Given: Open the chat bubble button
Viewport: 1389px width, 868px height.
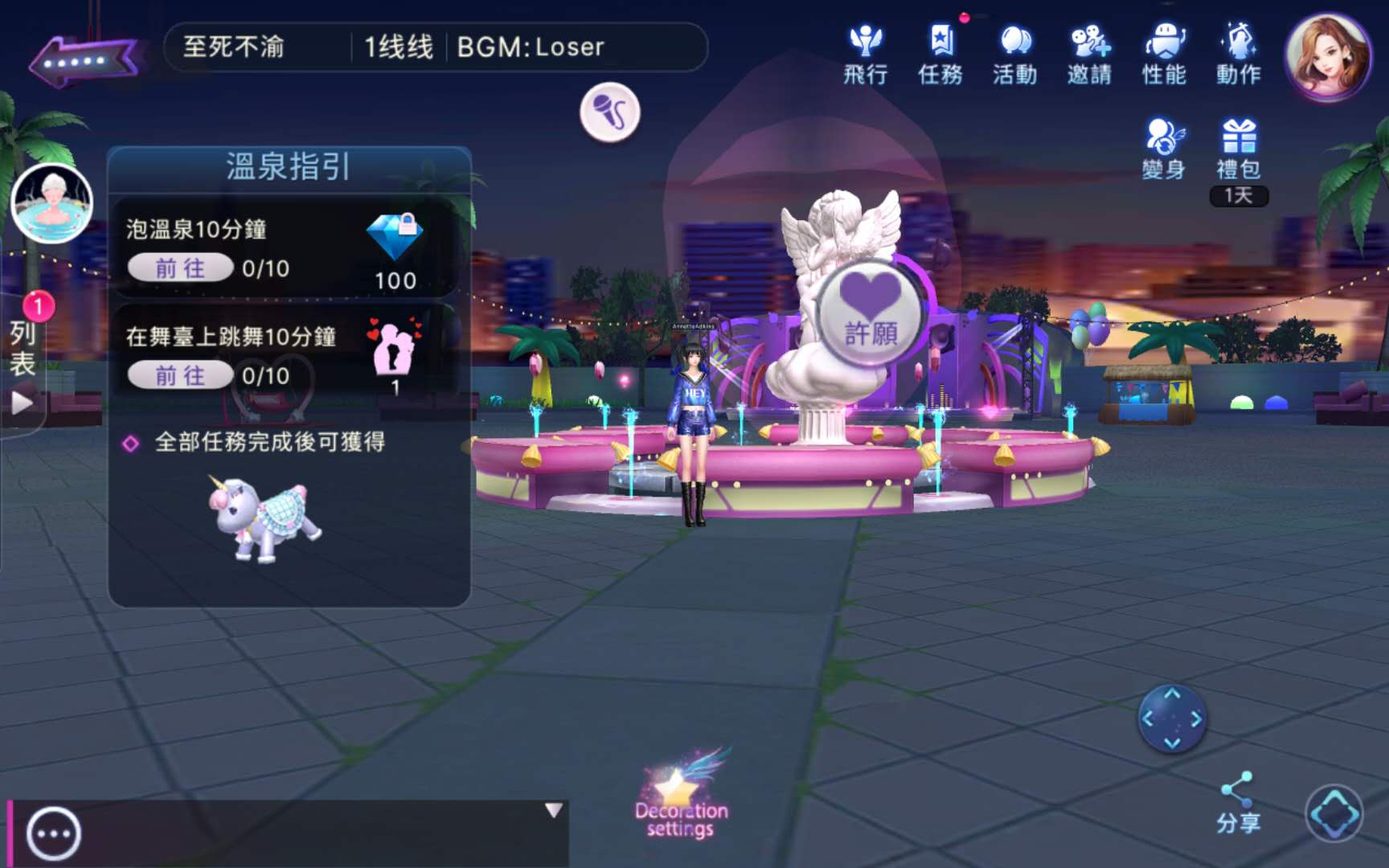Looking at the screenshot, I should coord(54,834).
